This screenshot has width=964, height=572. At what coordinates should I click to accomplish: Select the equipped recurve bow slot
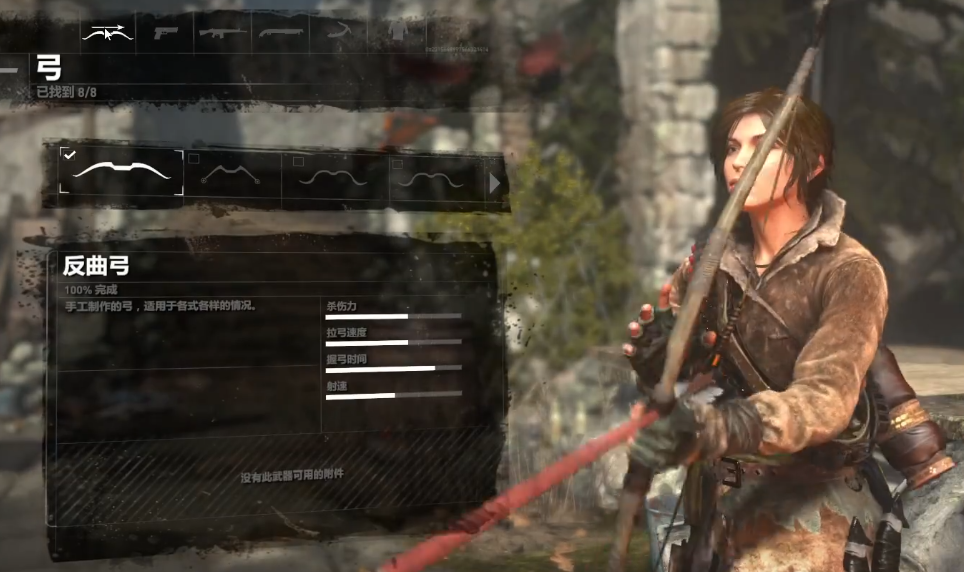[x=121, y=172]
